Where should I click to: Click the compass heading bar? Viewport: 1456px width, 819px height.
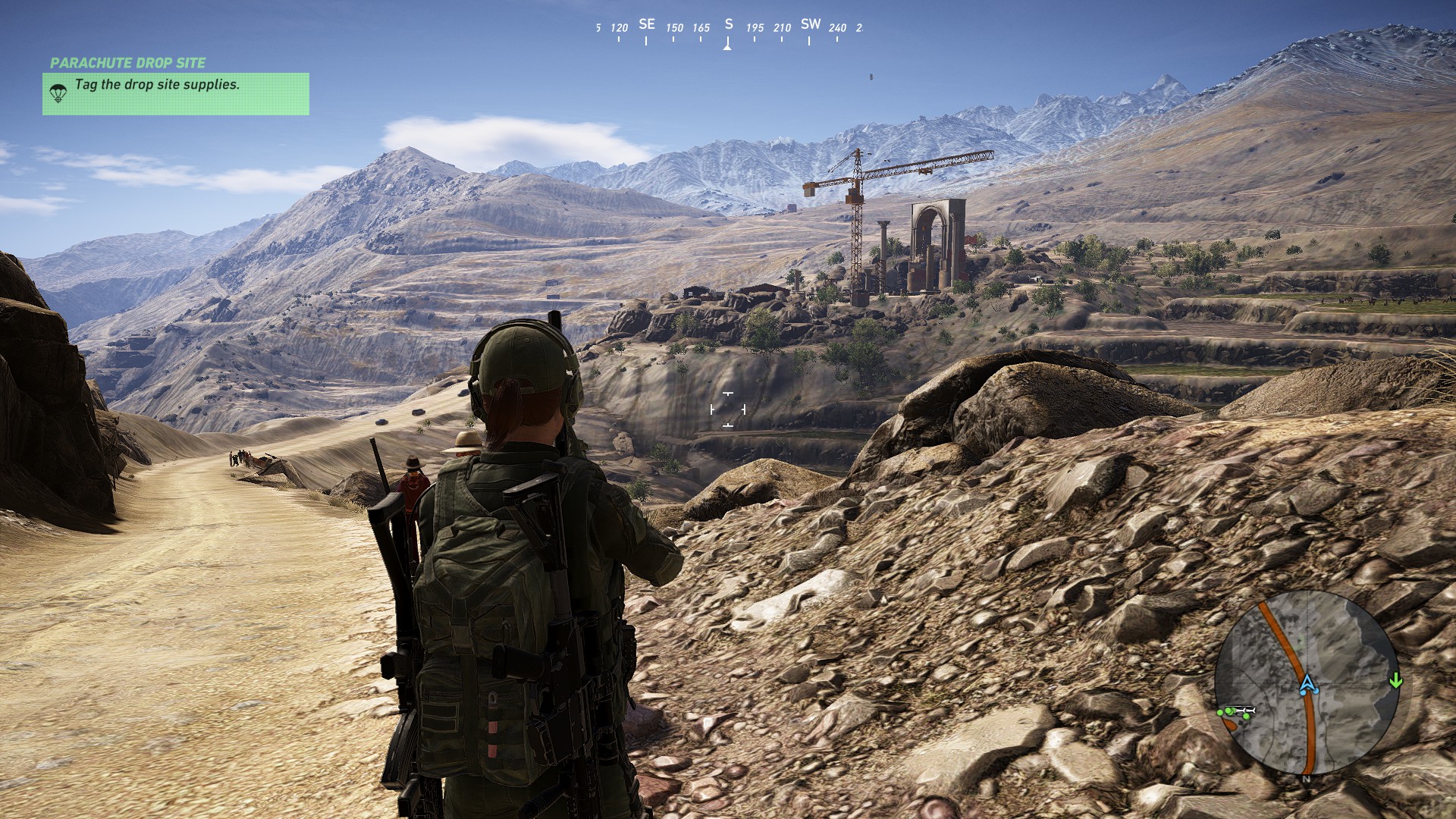click(x=728, y=29)
